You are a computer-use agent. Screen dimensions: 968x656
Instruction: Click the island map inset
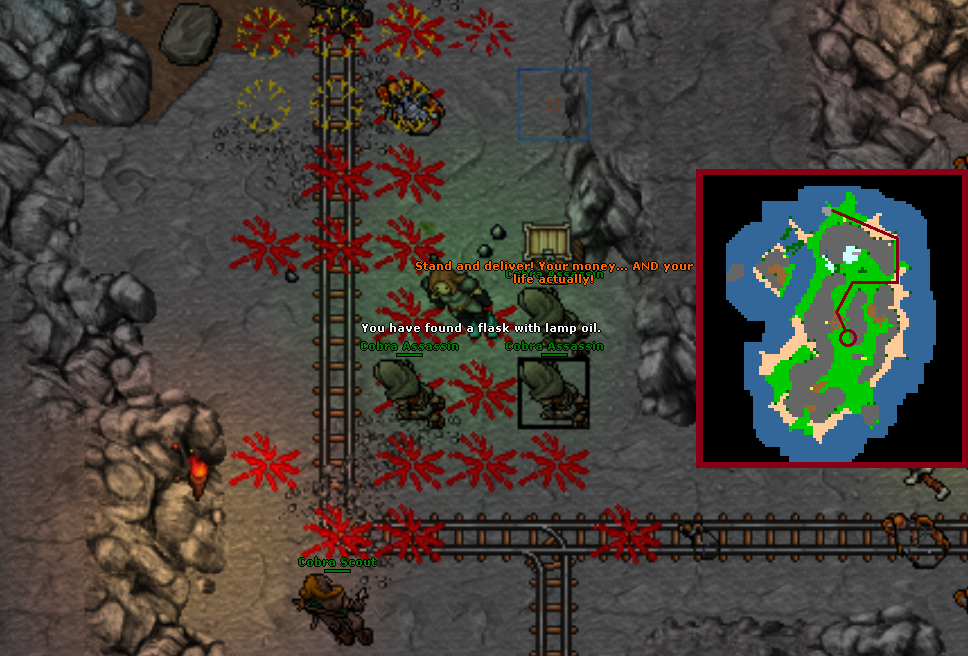tap(831, 318)
